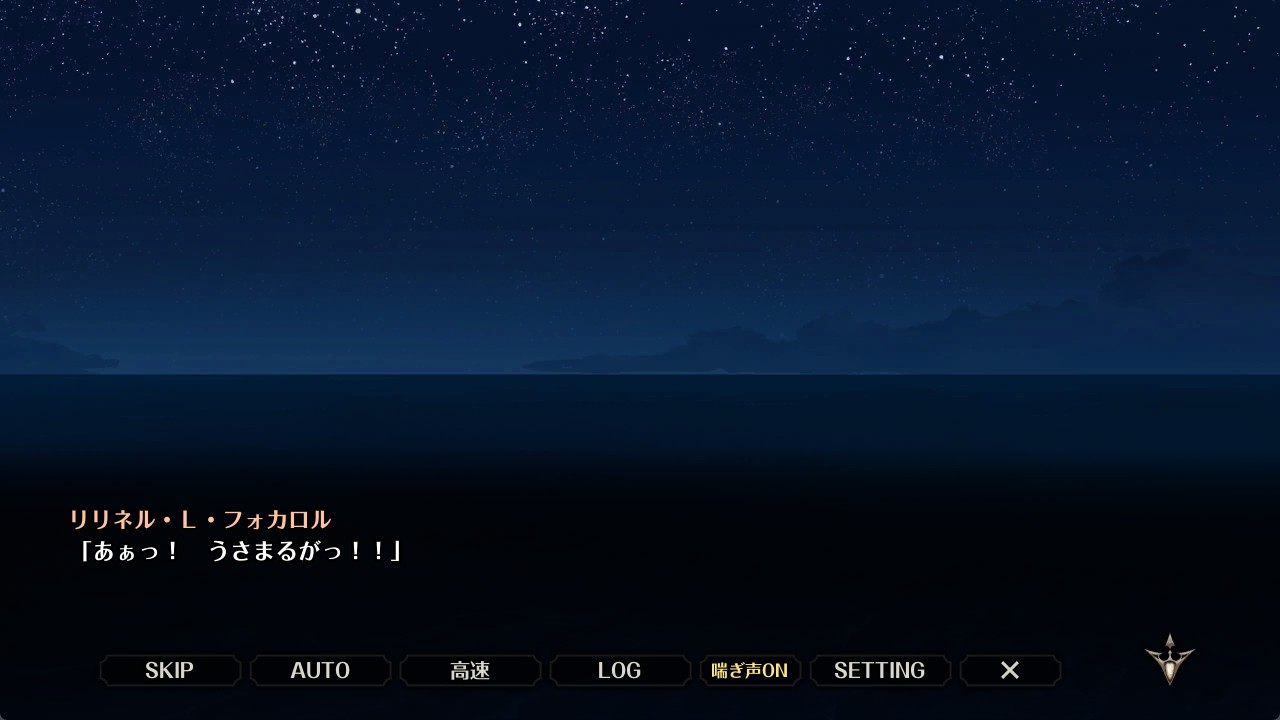
Task: Toggle the 喘ぎ声ON voice option
Action: tap(750, 670)
